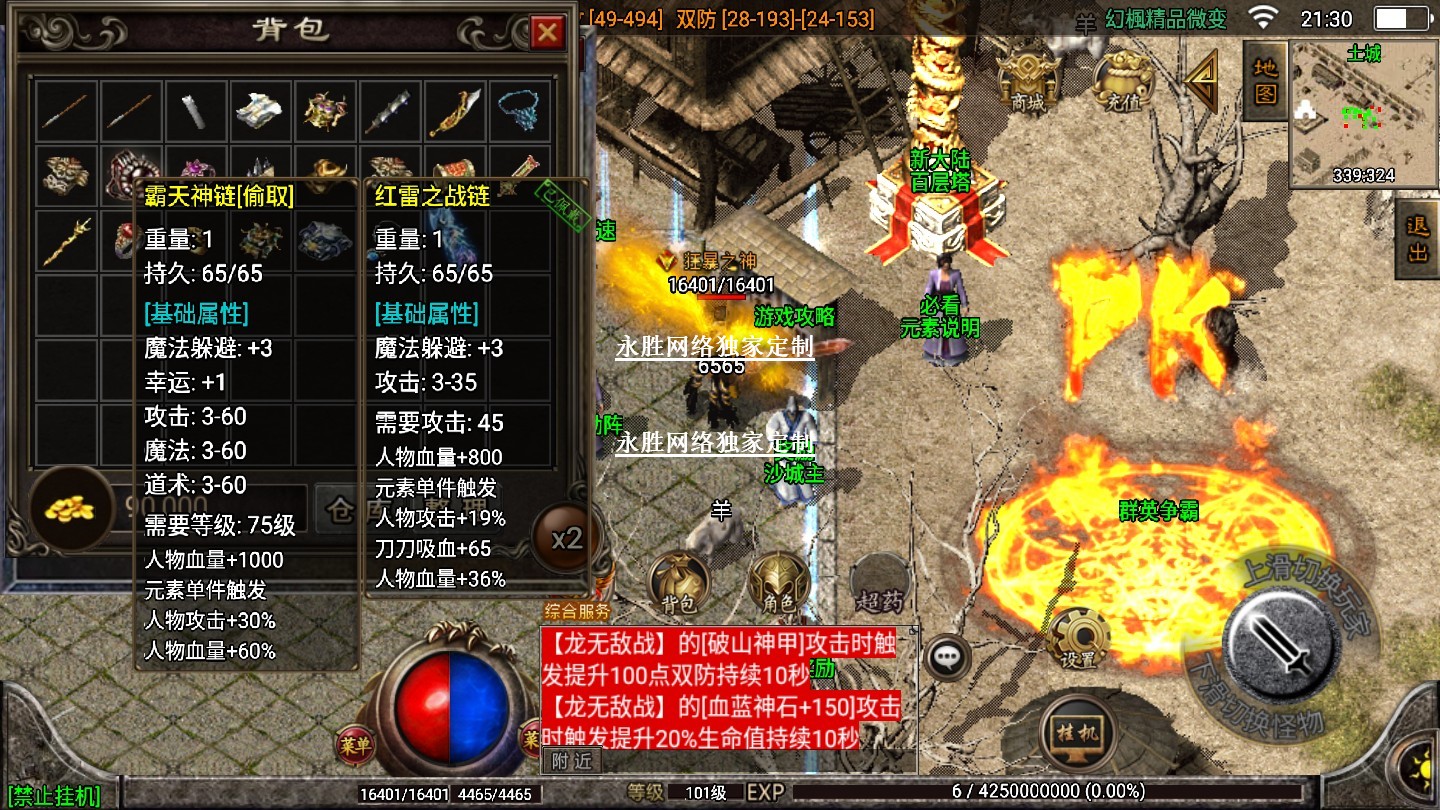
Task: Open the 背包 bag icon
Action: pyautogui.click(x=679, y=583)
